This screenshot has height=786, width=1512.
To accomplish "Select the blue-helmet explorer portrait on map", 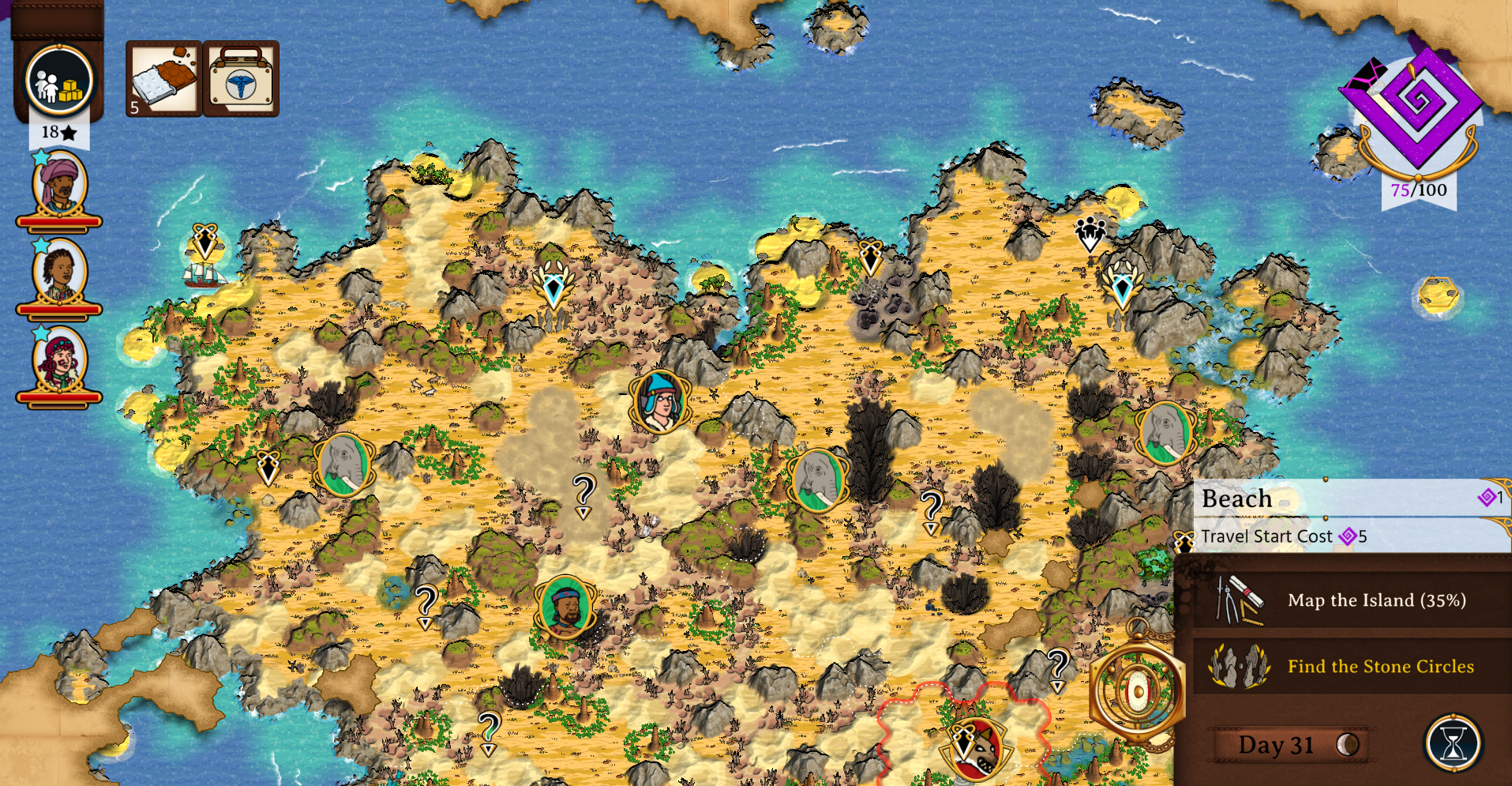I will tap(660, 402).
